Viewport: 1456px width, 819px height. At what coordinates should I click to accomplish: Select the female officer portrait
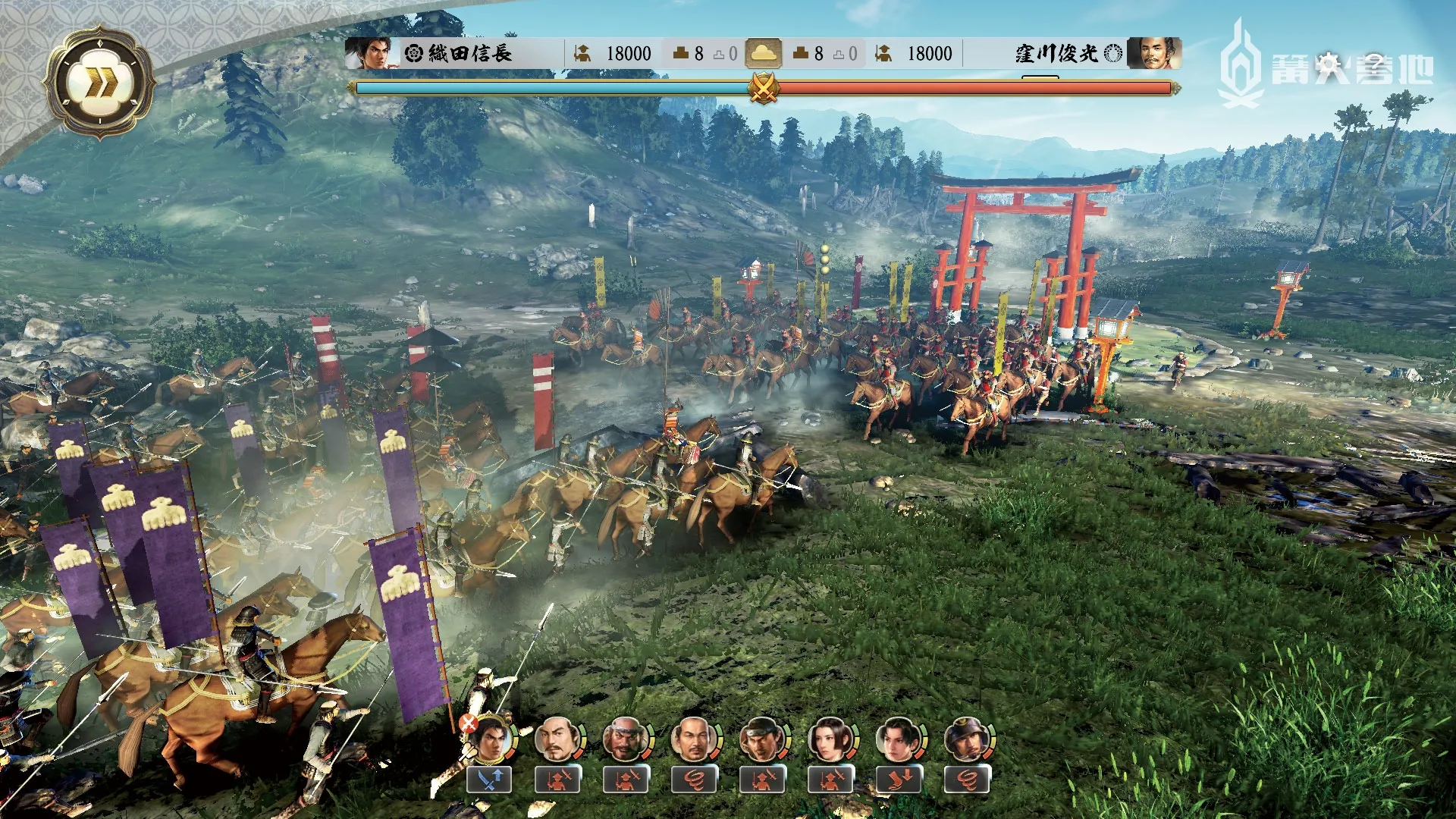tap(830, 739)
